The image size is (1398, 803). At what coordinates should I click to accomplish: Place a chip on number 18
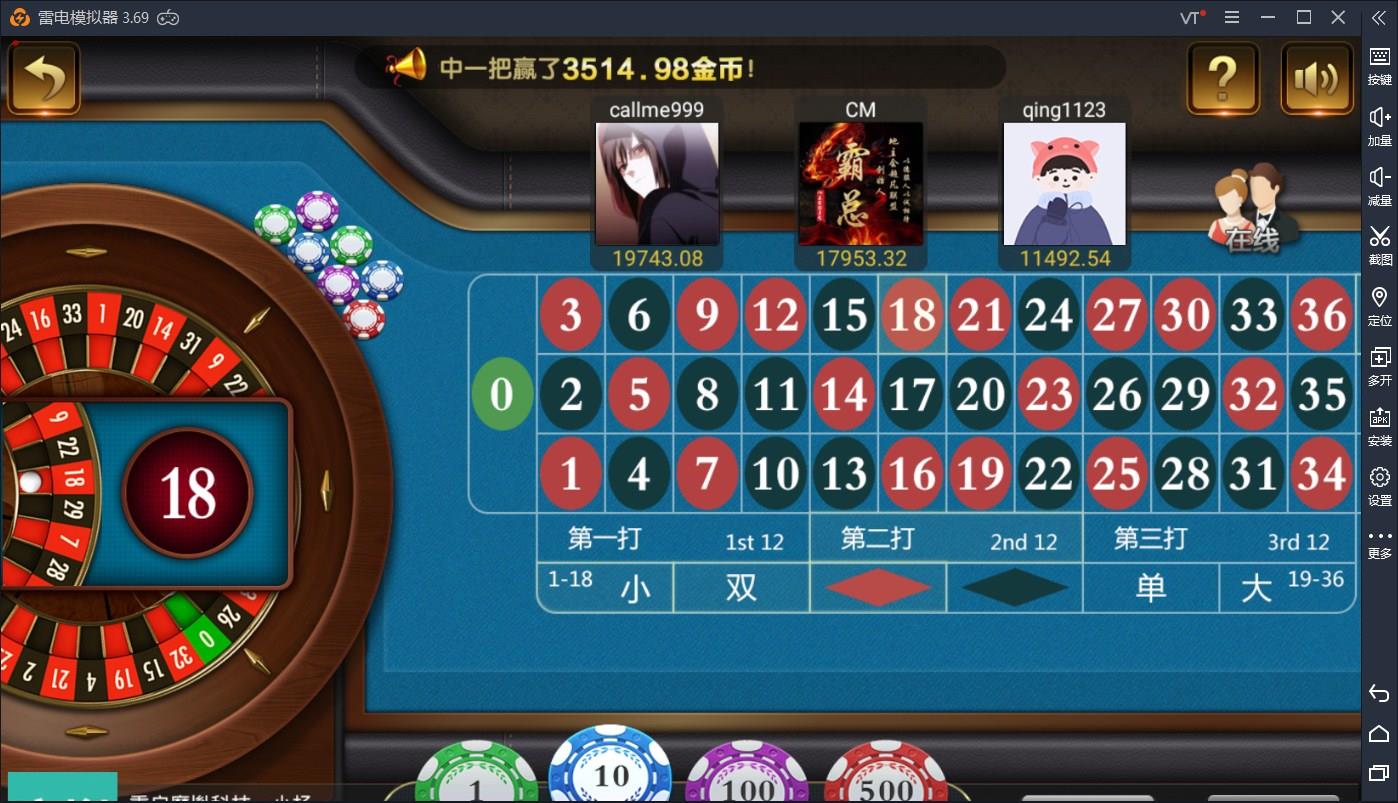[x=911, y=315]
